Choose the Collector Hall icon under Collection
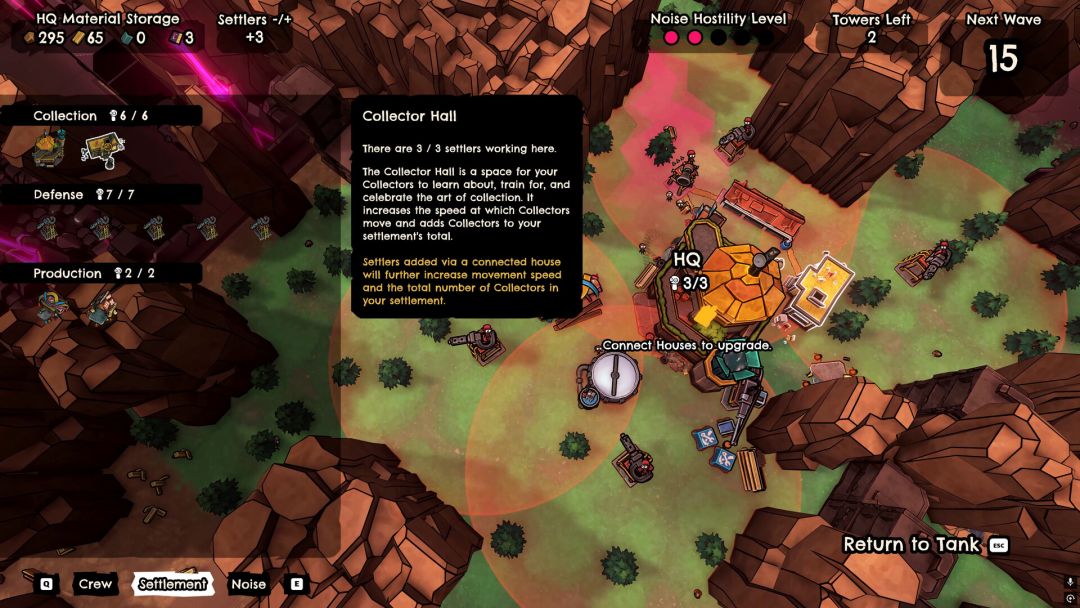The width and height of the screenshot is (1080, 608). point(102,149)
